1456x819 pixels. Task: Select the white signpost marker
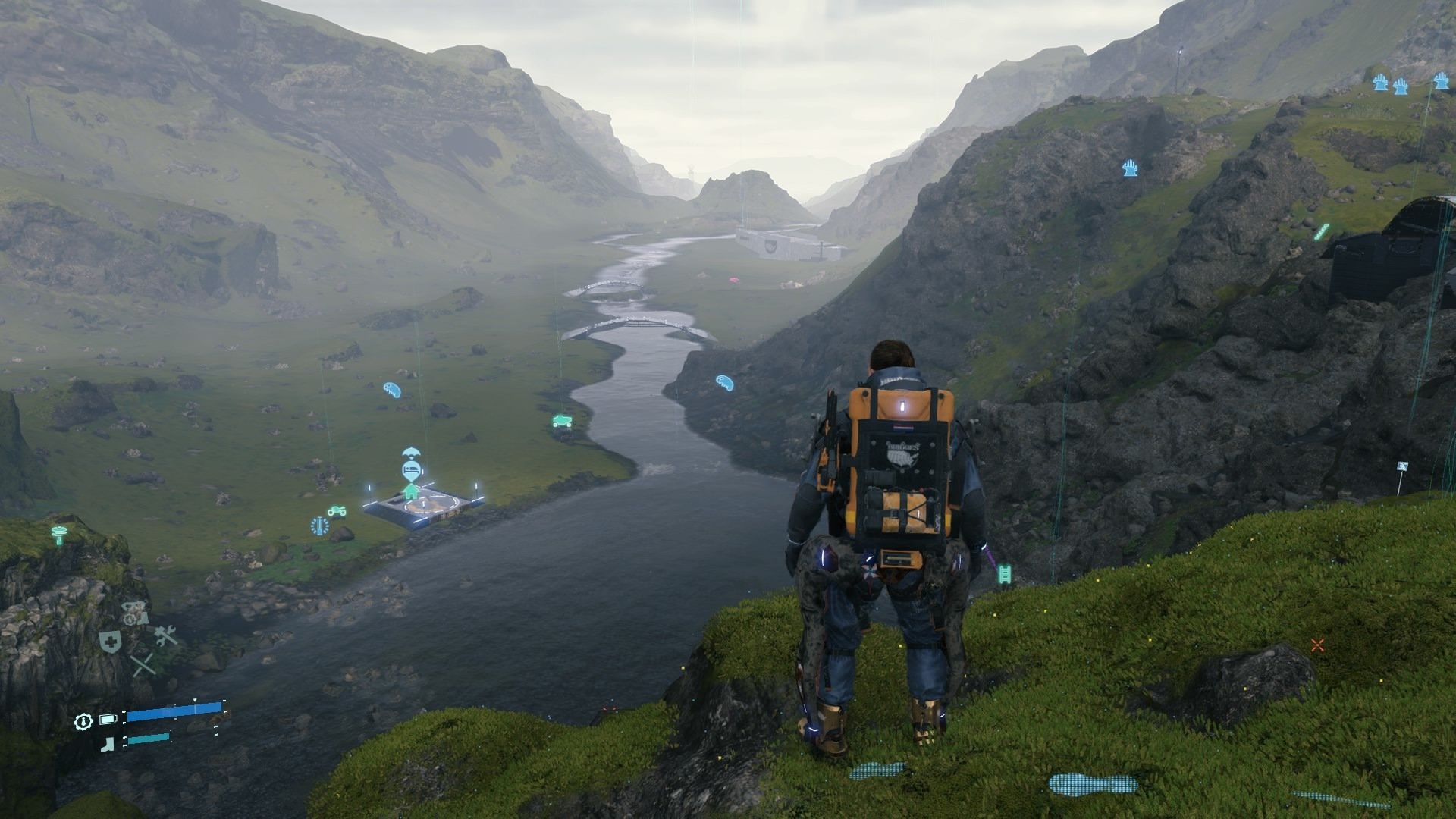tap(1402, 468)
